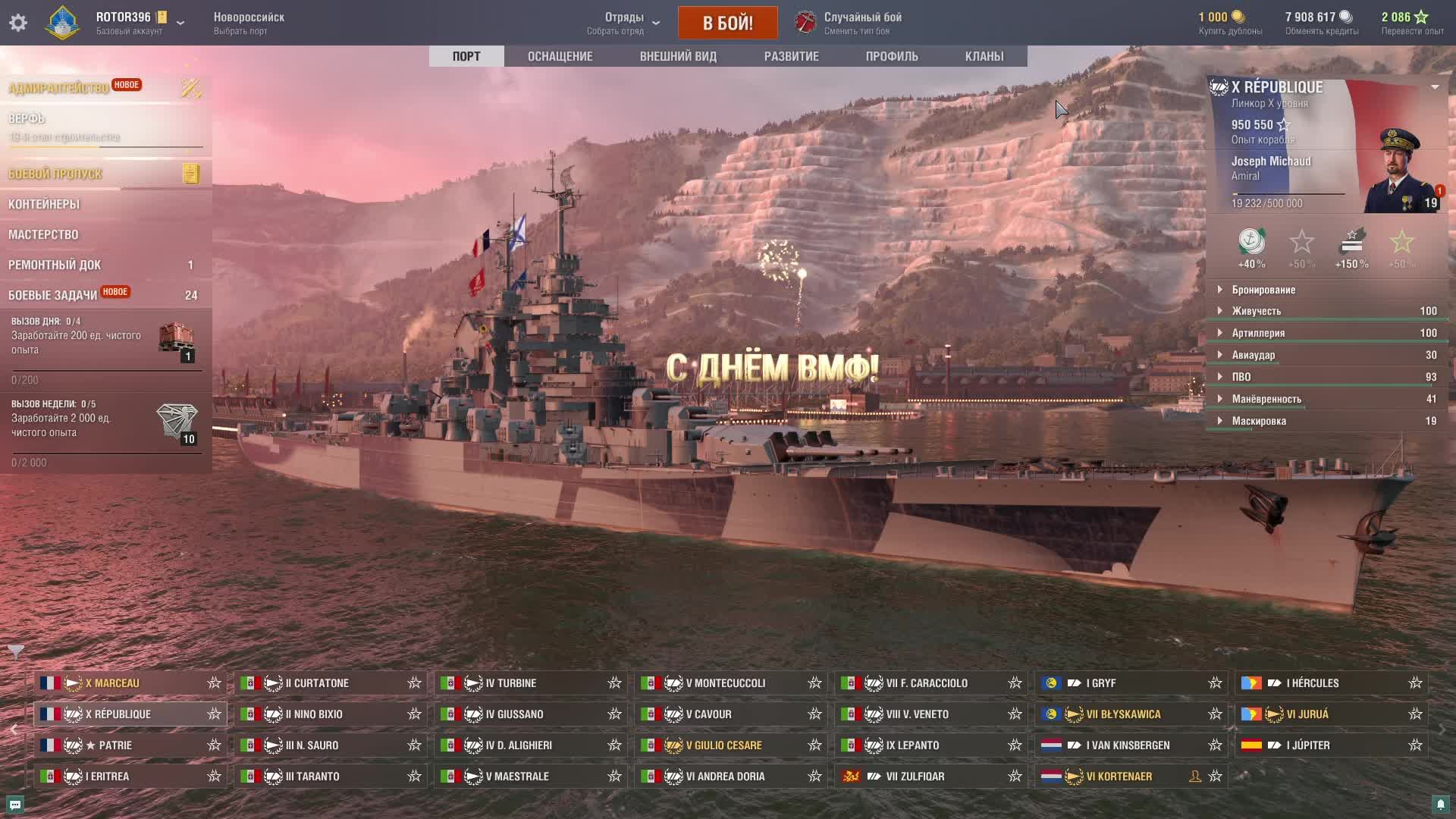Go to the РАЗВИТИЕ tab
The height and width of the screenshot is (819, 1456).
click(x=791, y=56)
